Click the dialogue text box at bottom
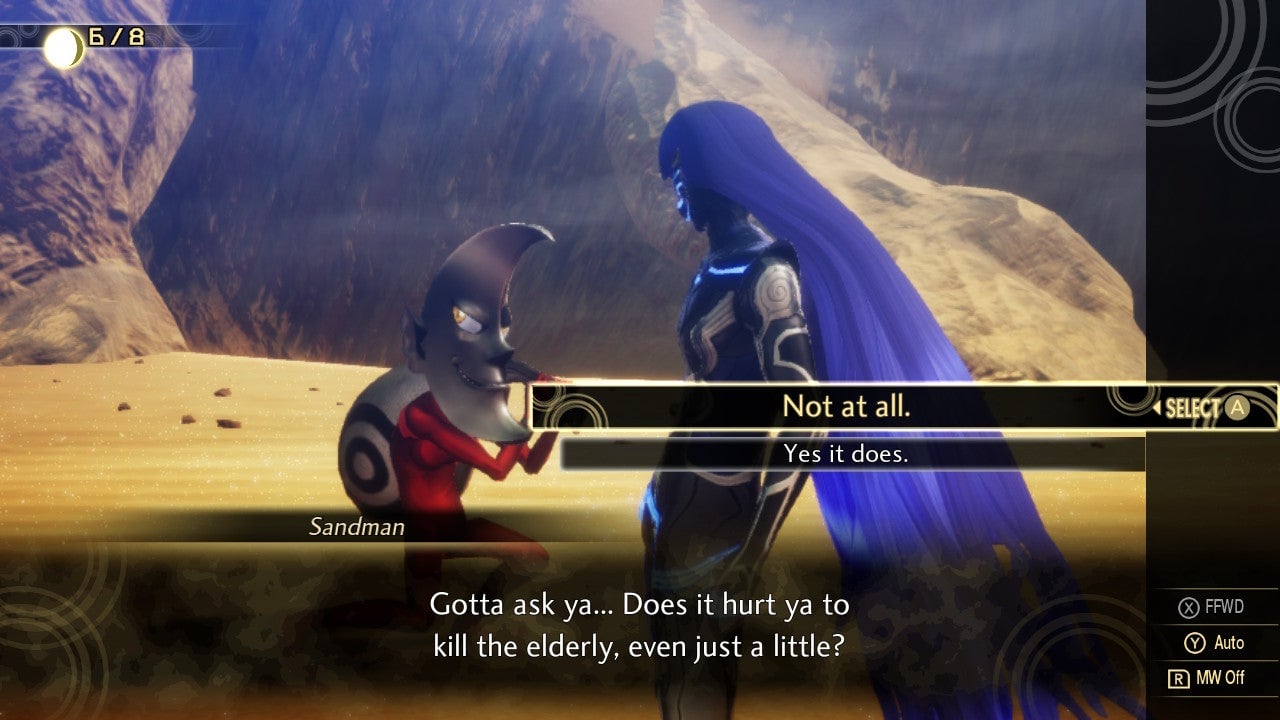 click(640, 623)
